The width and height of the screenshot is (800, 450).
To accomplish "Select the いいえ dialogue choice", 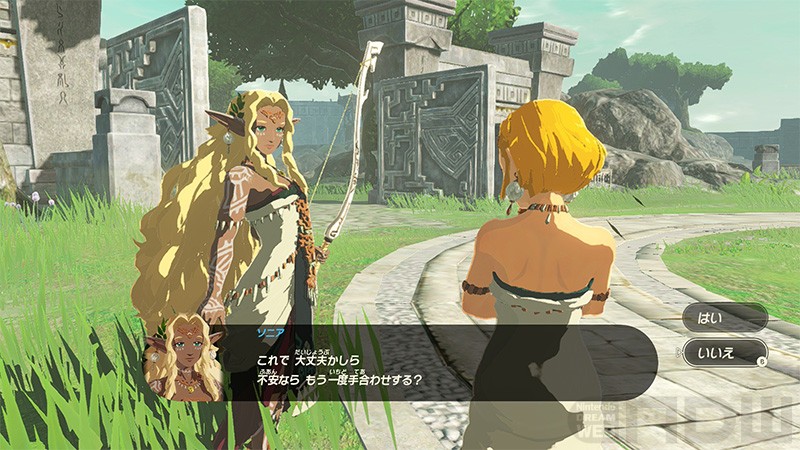I will pyautogui.click(x=724, y=352).
